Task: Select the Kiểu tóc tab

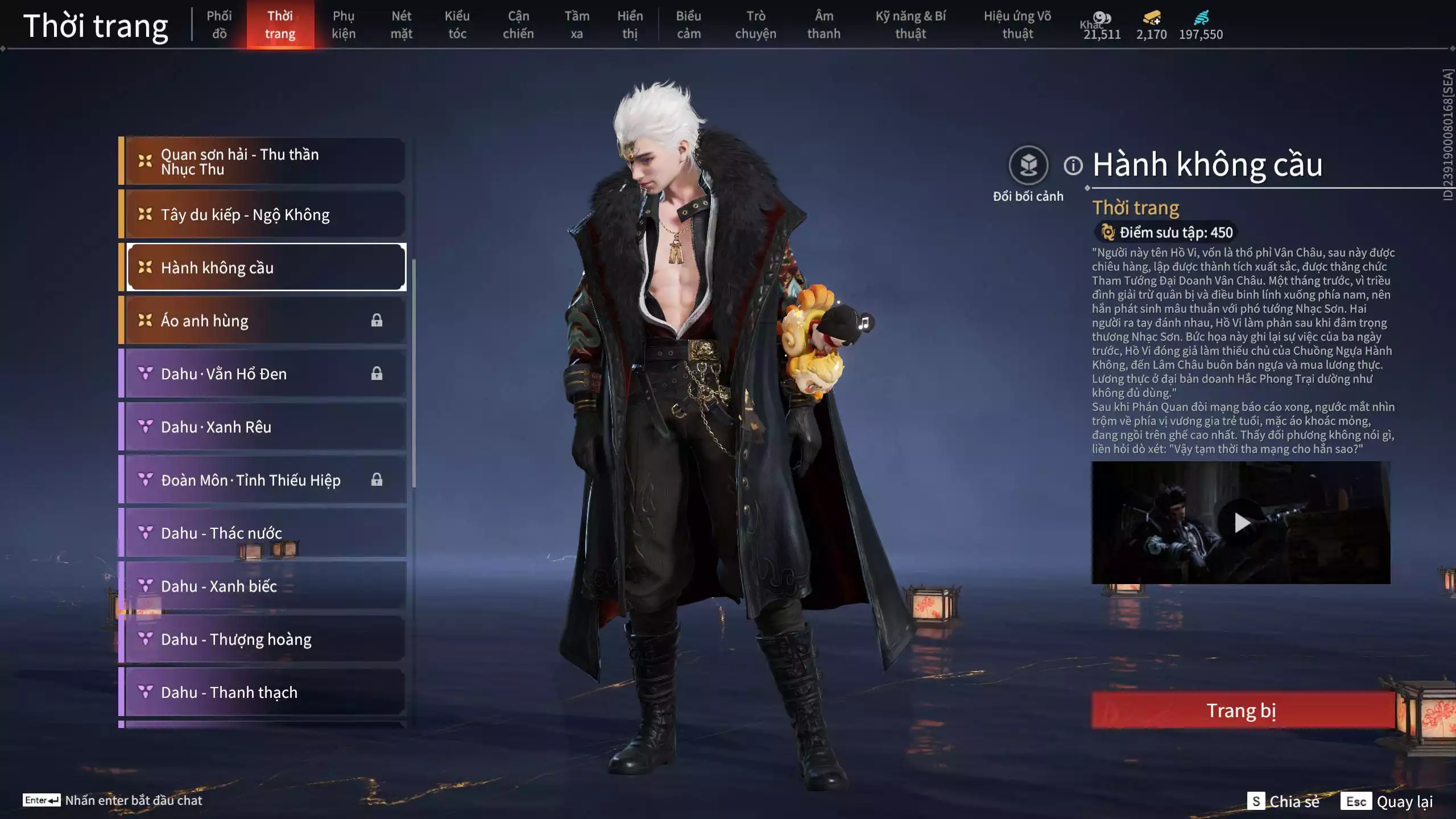Action: (457, 24)
